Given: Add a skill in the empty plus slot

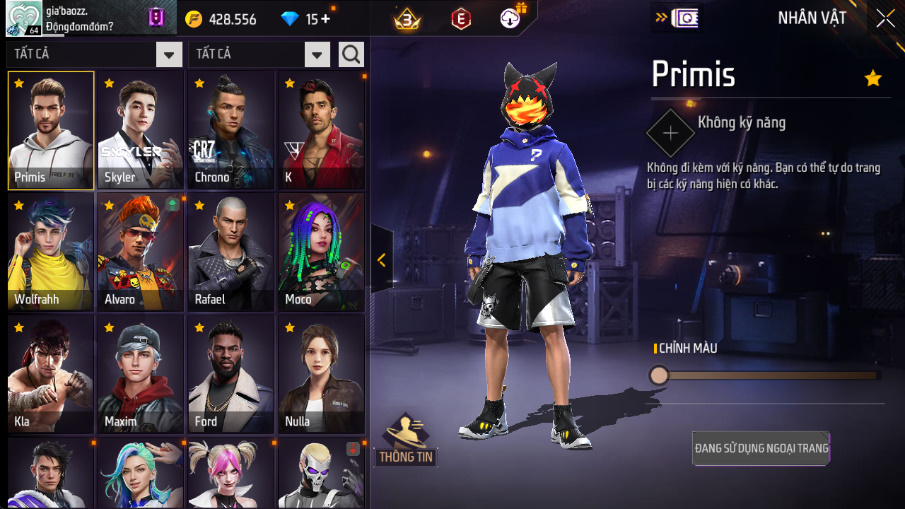Looking at the screenshot, I should [x=669, y=132].
